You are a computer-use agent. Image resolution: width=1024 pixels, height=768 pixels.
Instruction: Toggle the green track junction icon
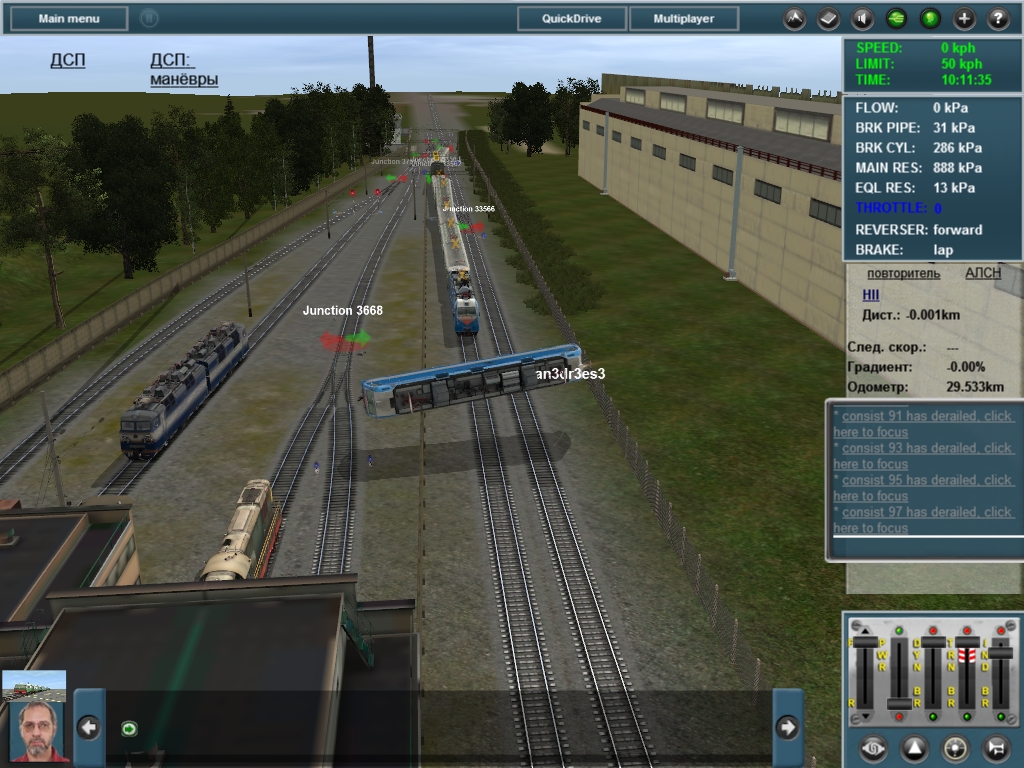(x=896, y=18)
